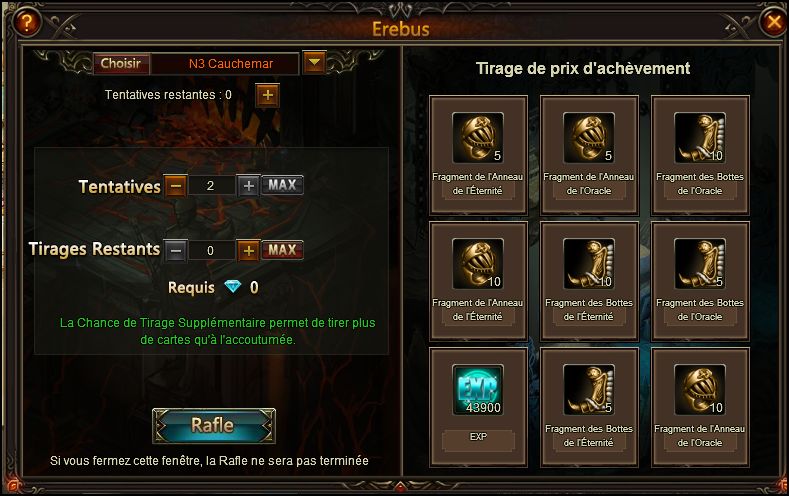The height and width of the screenshot is (496, 789).
Task: Set Tirages Restants to MAX
Action: tap(282, 250)
